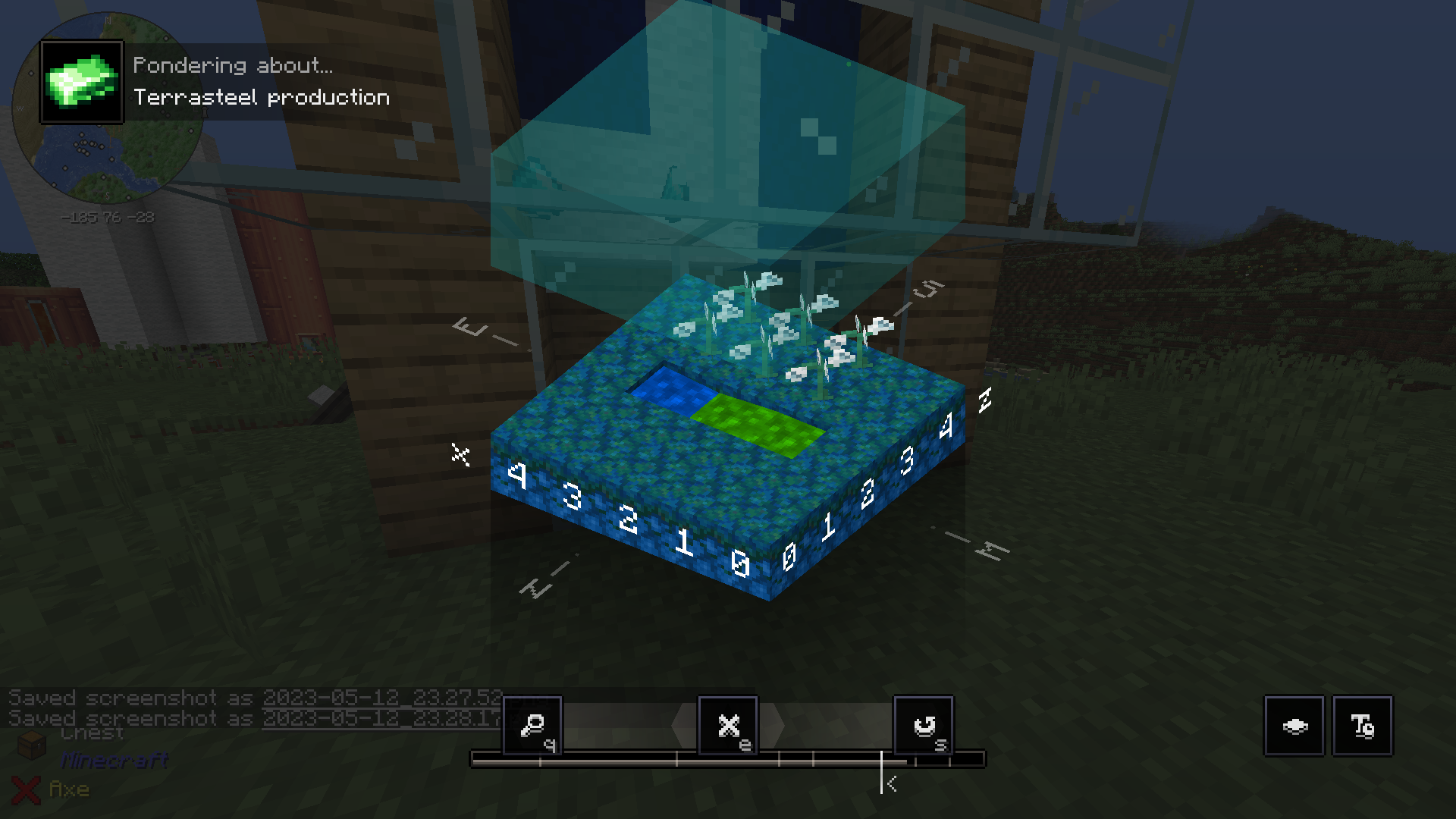The image size is (1456, 819).
Task: Open screenshot link 2023-05-12_23.27.52
Action: (381, 698)
